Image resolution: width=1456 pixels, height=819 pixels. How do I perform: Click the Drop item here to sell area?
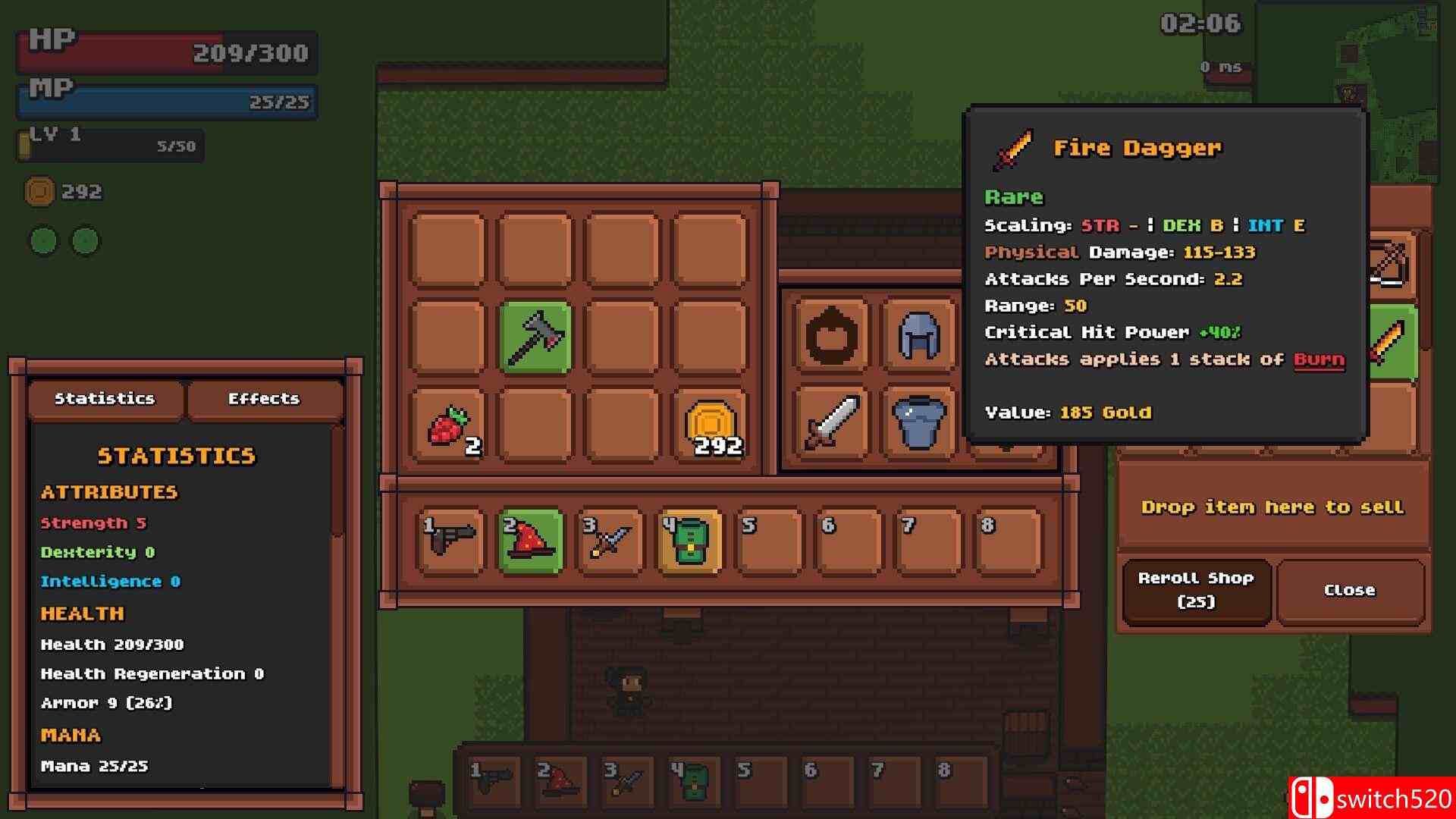(x=1272, y=507)
